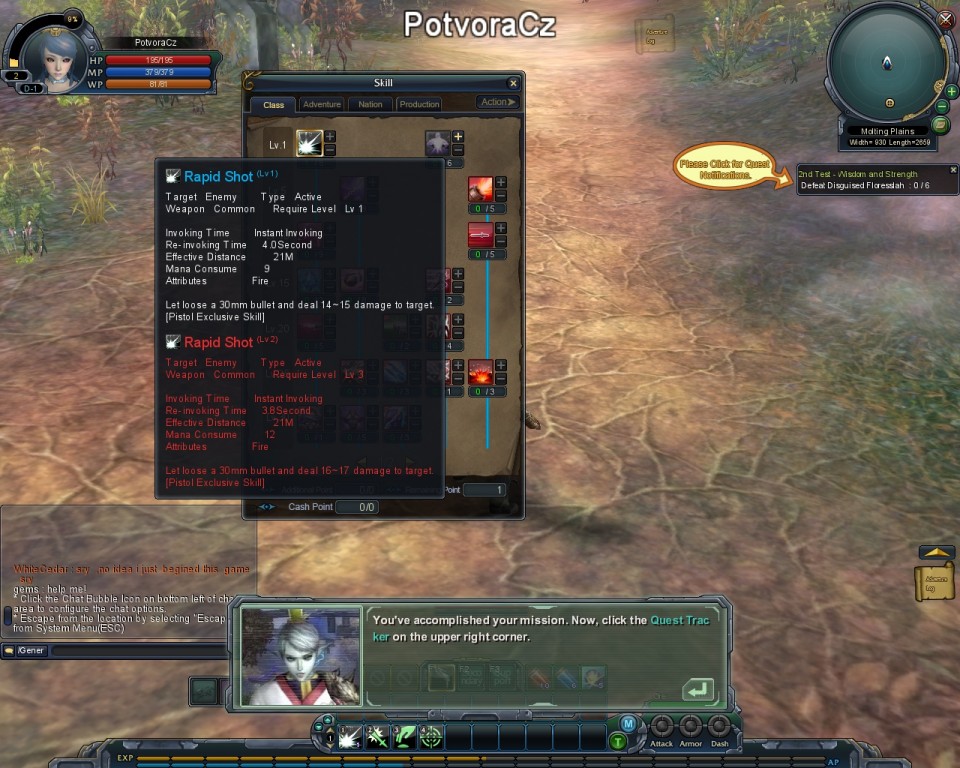Screen dimensions: 960x768
Task: Select the Dash slot
Action: tap(719, 727)
